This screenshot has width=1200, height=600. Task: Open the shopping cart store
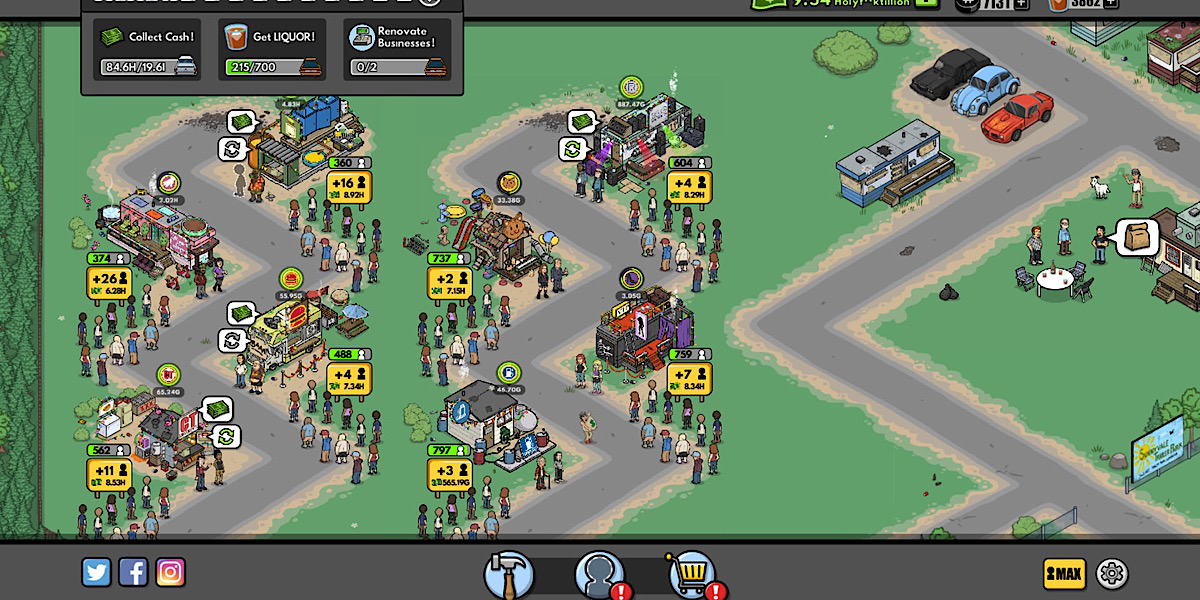pos(691,574)
